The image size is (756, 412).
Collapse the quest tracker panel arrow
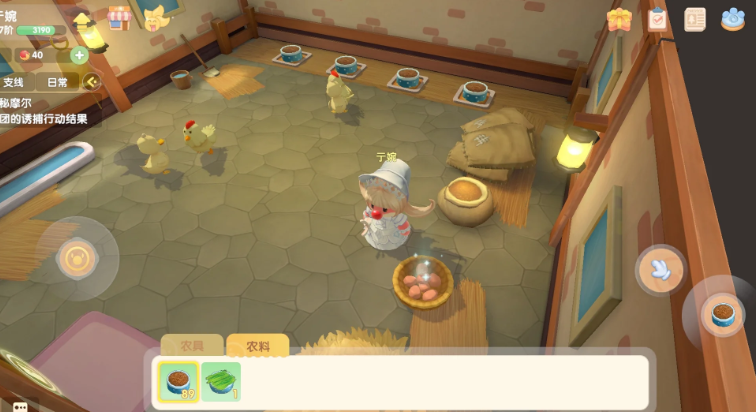point(91,82)
